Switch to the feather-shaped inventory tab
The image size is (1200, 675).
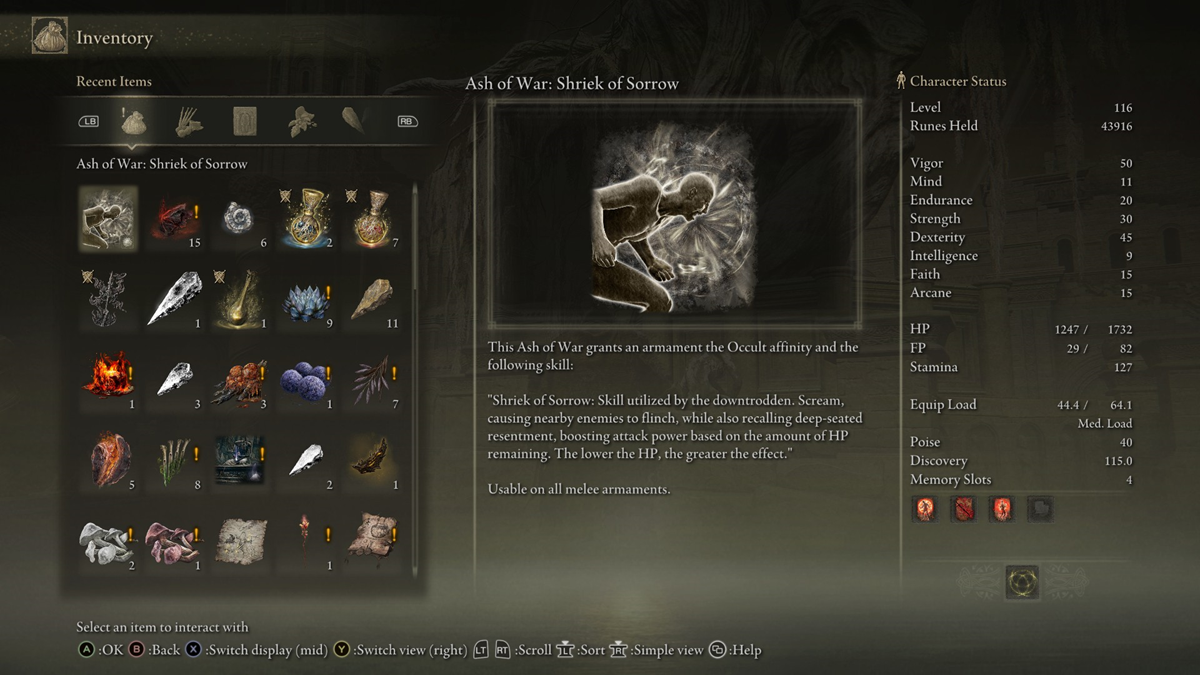353,122
